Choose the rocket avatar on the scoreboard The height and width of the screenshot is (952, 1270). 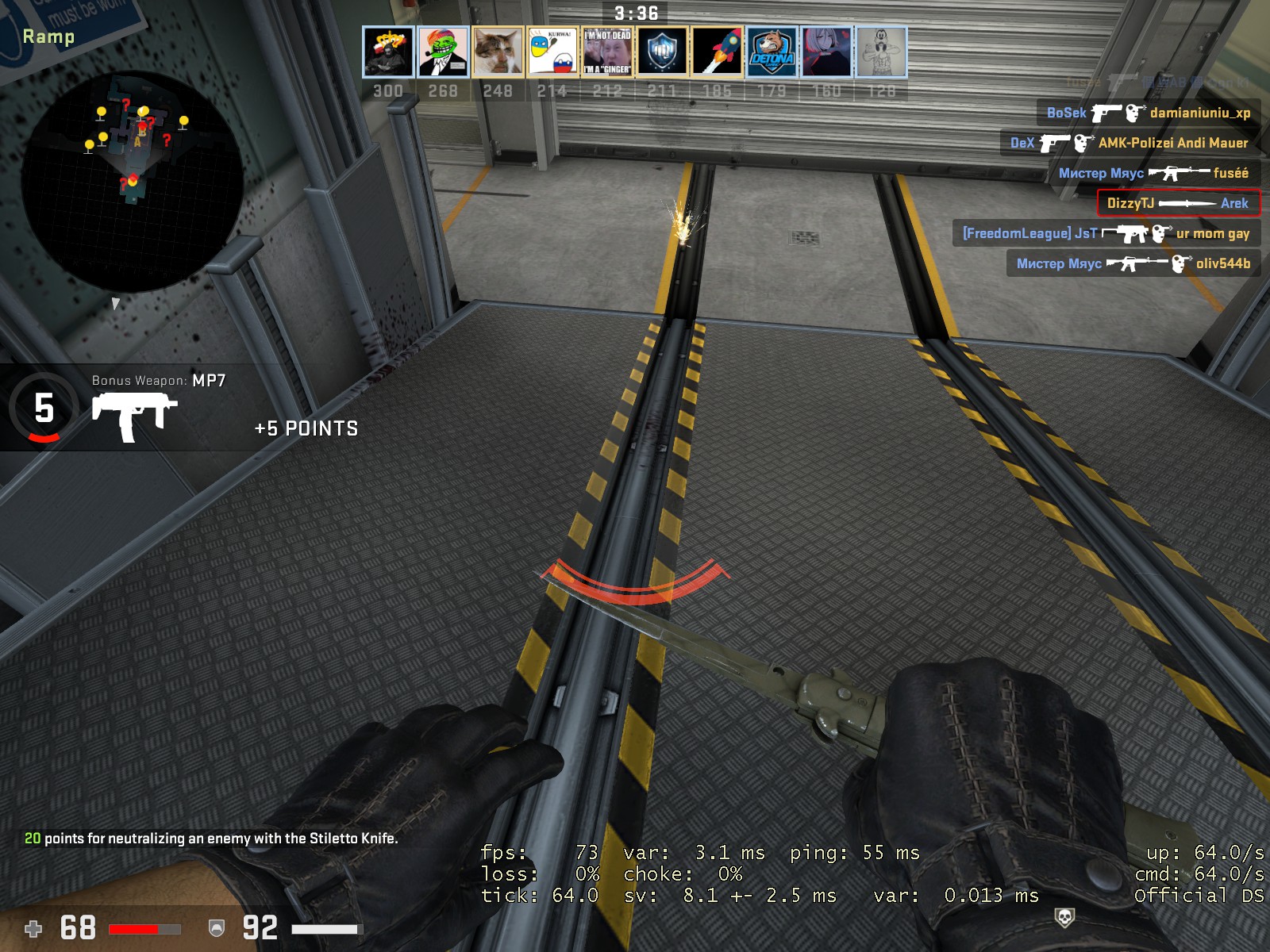pyautogui.click(x=717, y=52)
